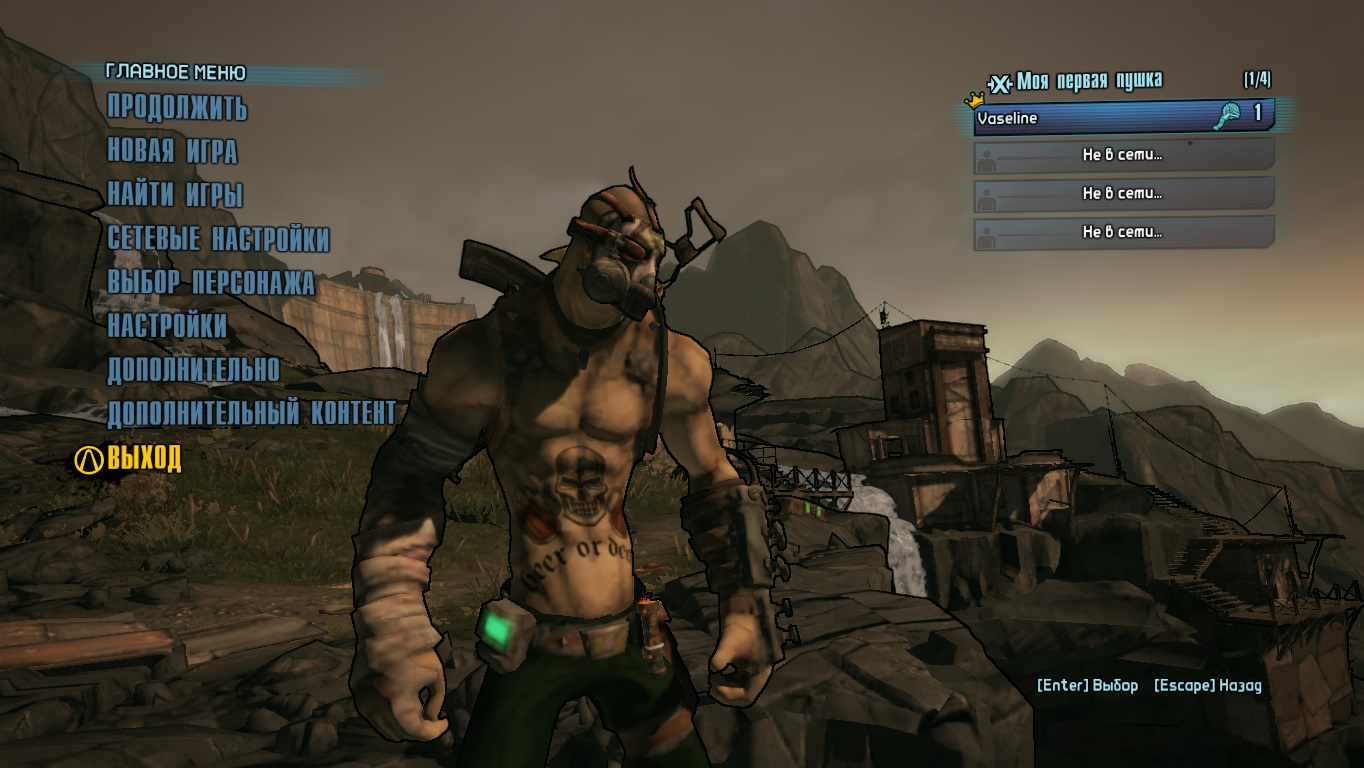Open Дополнительный контент downloadable content
Viewport: 1364px width, 768px height.
(251, 413)
